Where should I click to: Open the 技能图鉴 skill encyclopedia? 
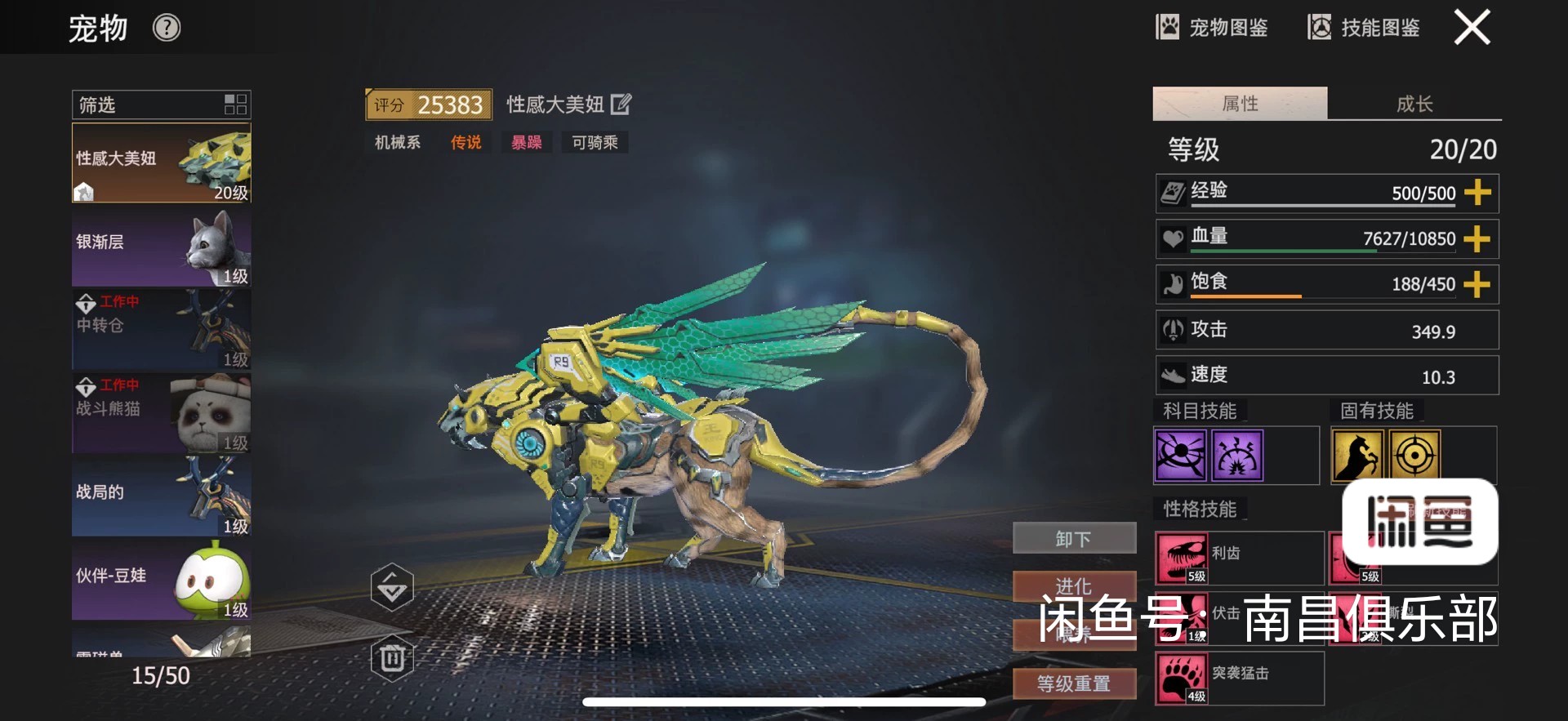pyautogui.click(x=1364, y=28)
